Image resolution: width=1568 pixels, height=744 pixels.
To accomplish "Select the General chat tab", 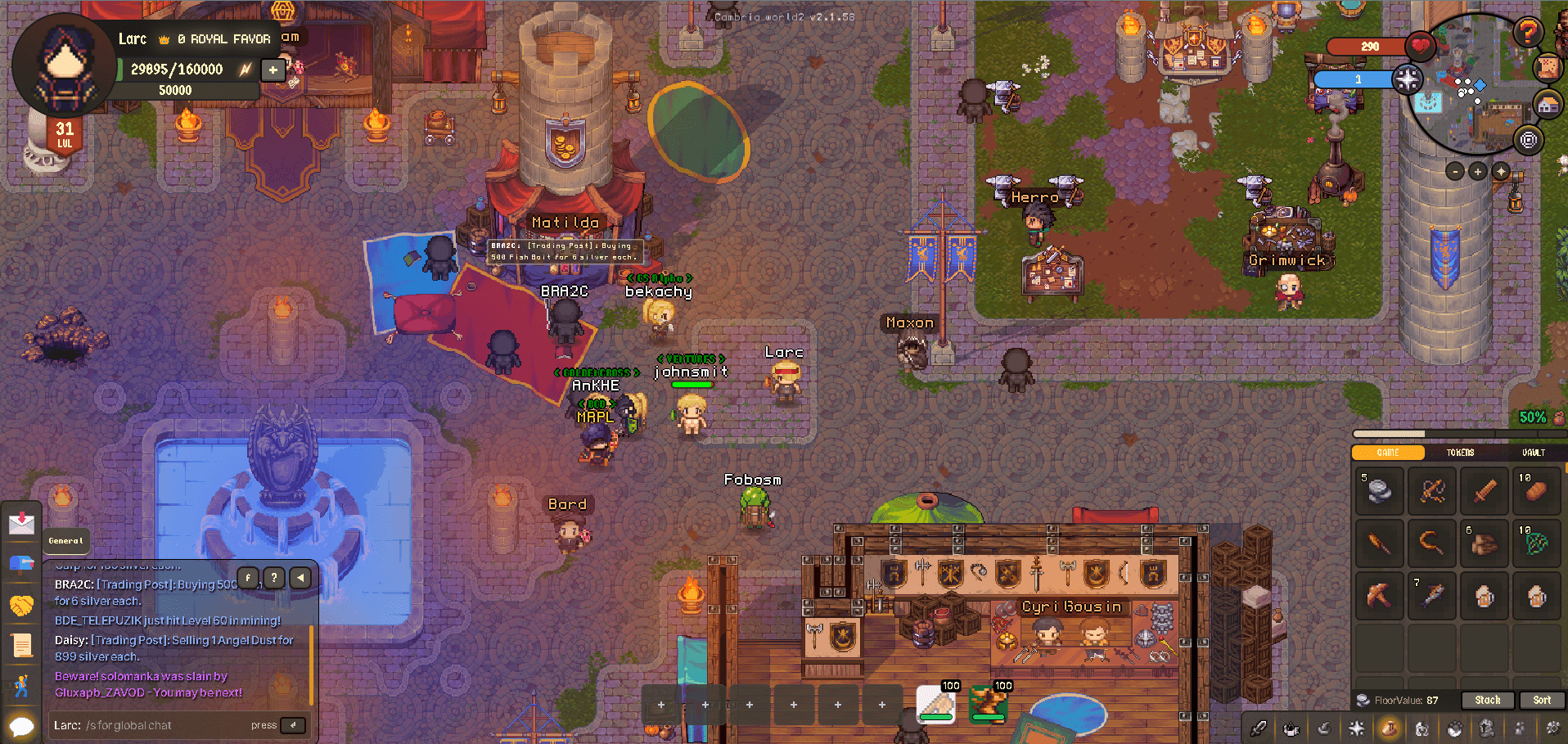I will click(66, 541).
